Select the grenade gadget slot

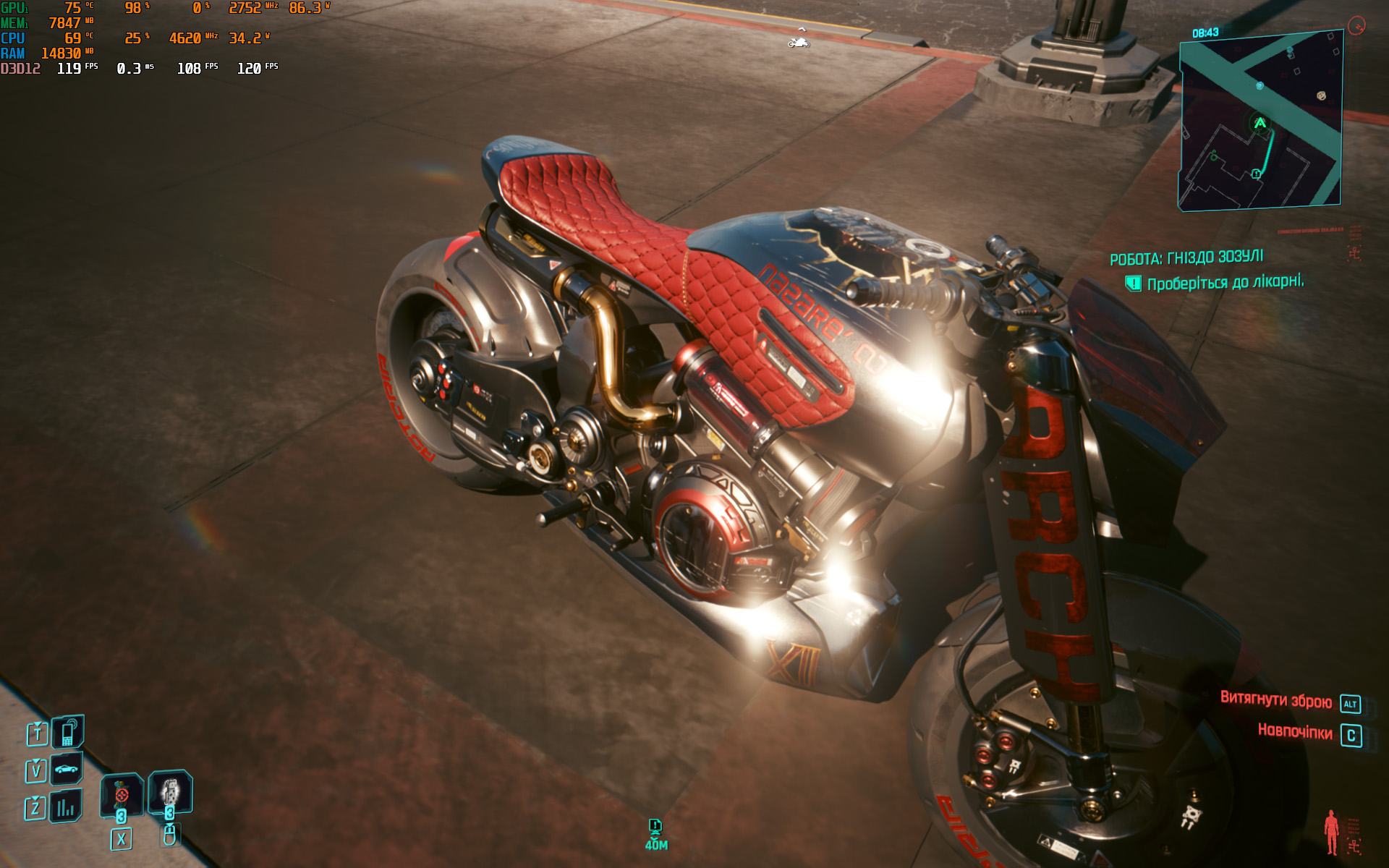170,791
